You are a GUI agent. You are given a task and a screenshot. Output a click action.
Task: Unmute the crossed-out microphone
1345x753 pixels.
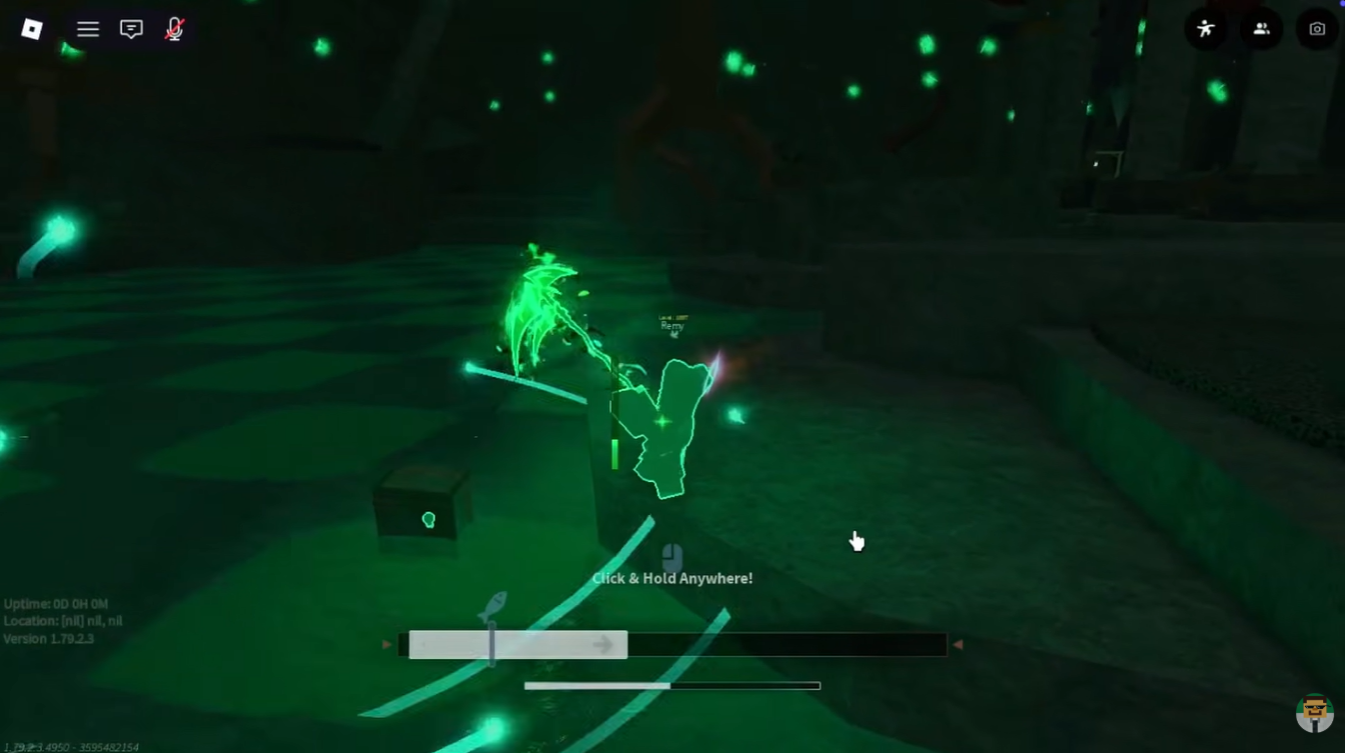click(173, 29)
